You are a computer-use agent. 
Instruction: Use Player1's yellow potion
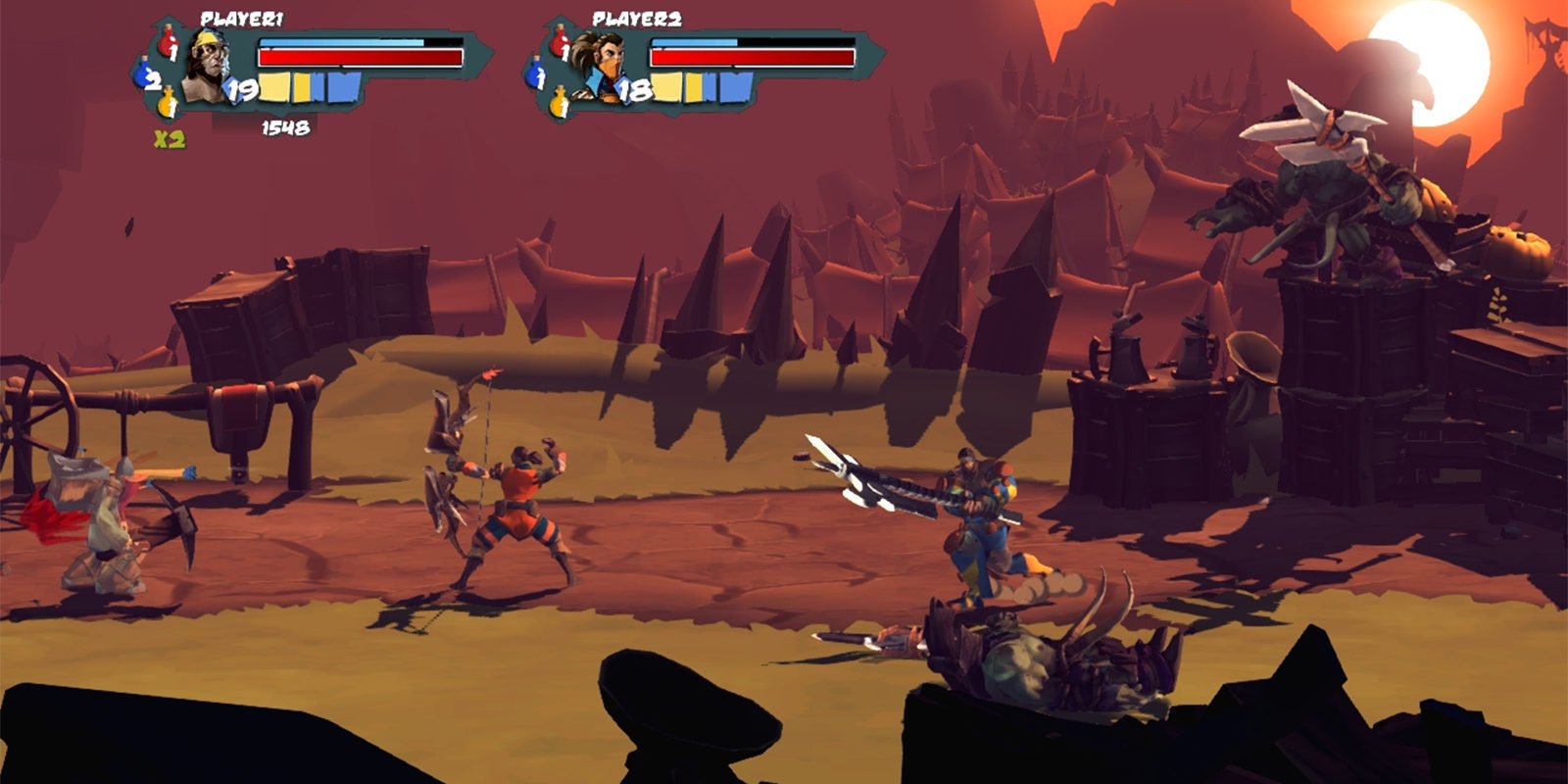coord(169,101)
